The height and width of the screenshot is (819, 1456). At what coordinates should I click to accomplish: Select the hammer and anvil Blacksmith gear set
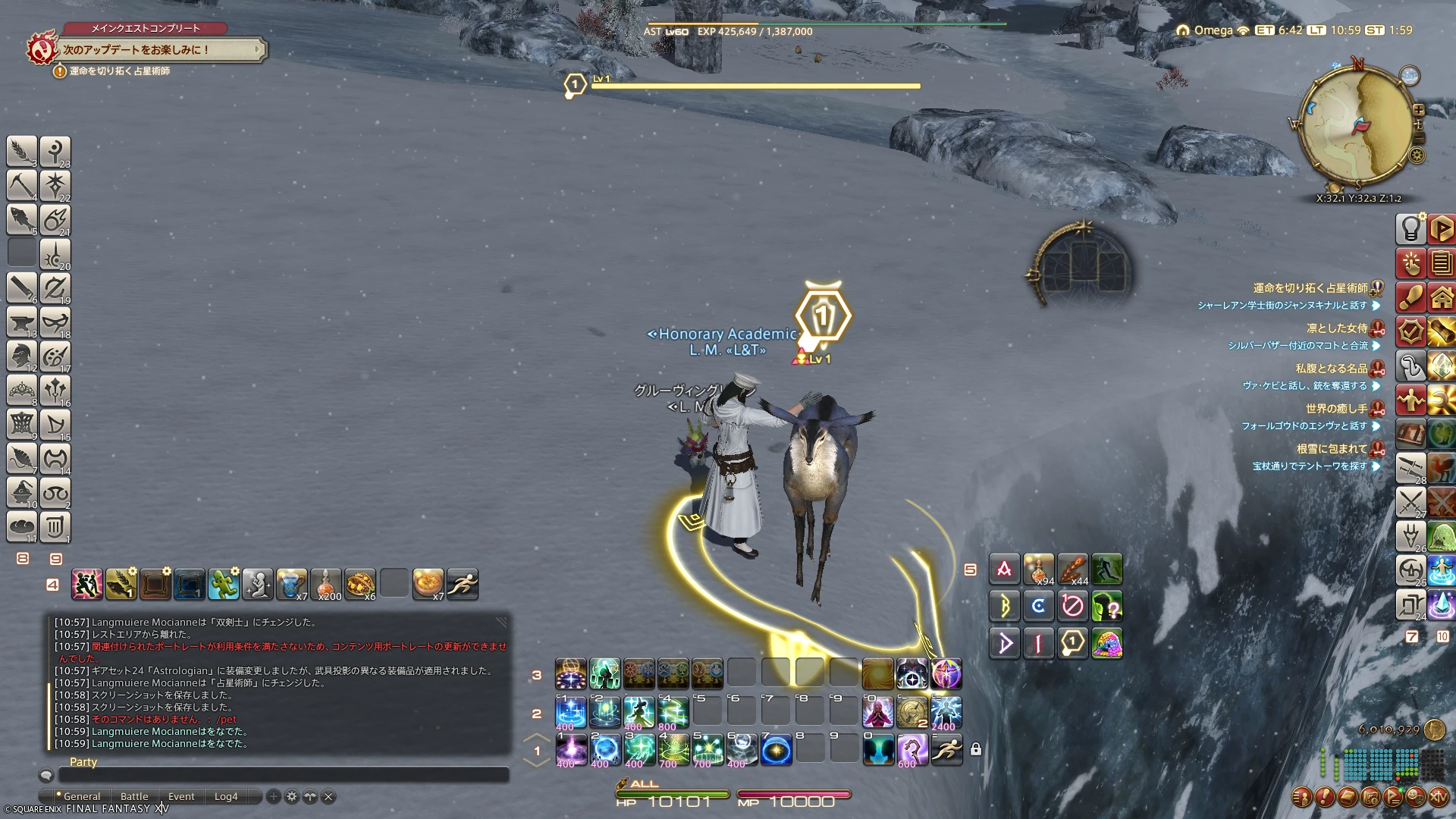22,322
